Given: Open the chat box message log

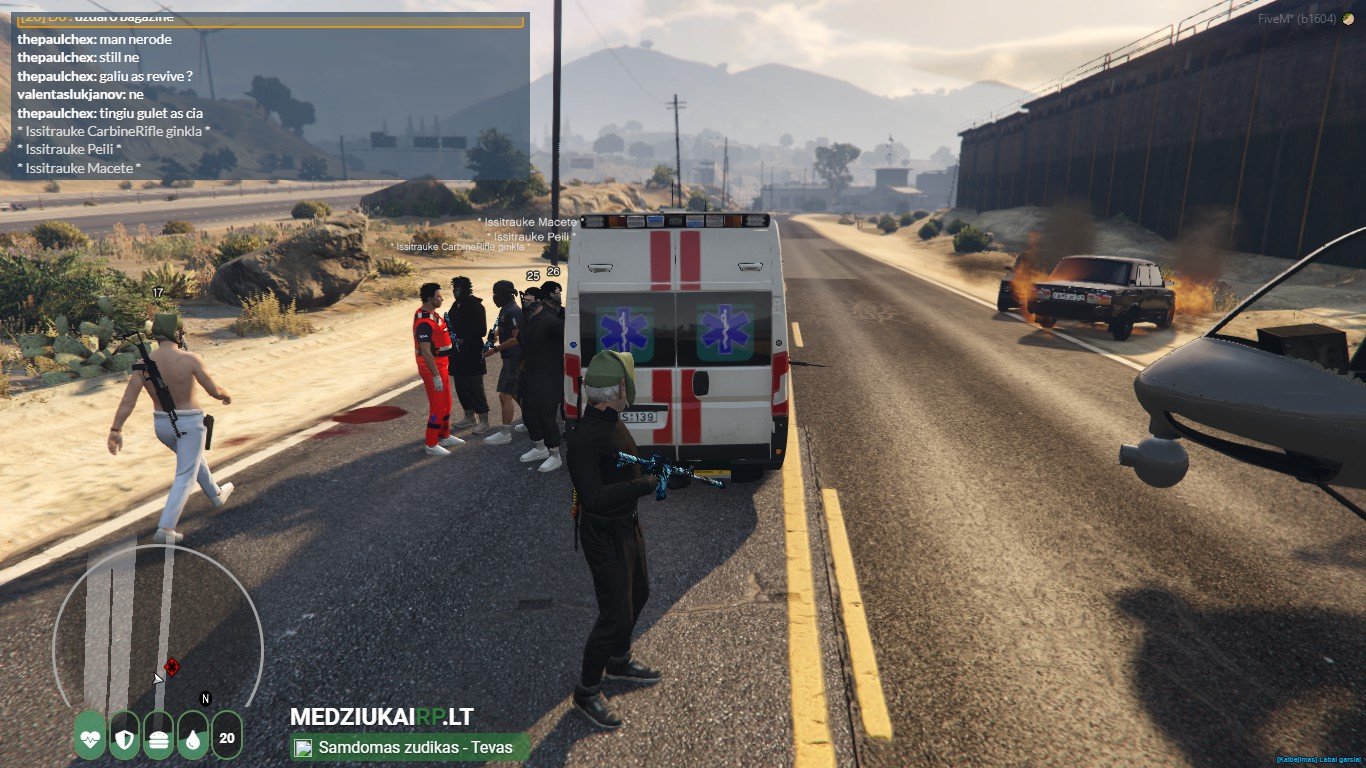Looking at the screenshot, I should pos(270,96).
